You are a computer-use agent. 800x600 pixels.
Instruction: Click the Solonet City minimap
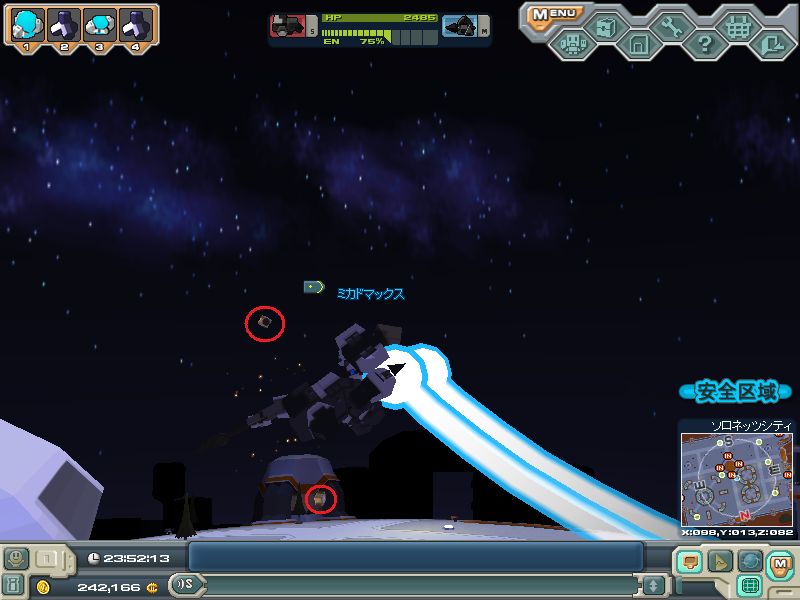point(736,480)
